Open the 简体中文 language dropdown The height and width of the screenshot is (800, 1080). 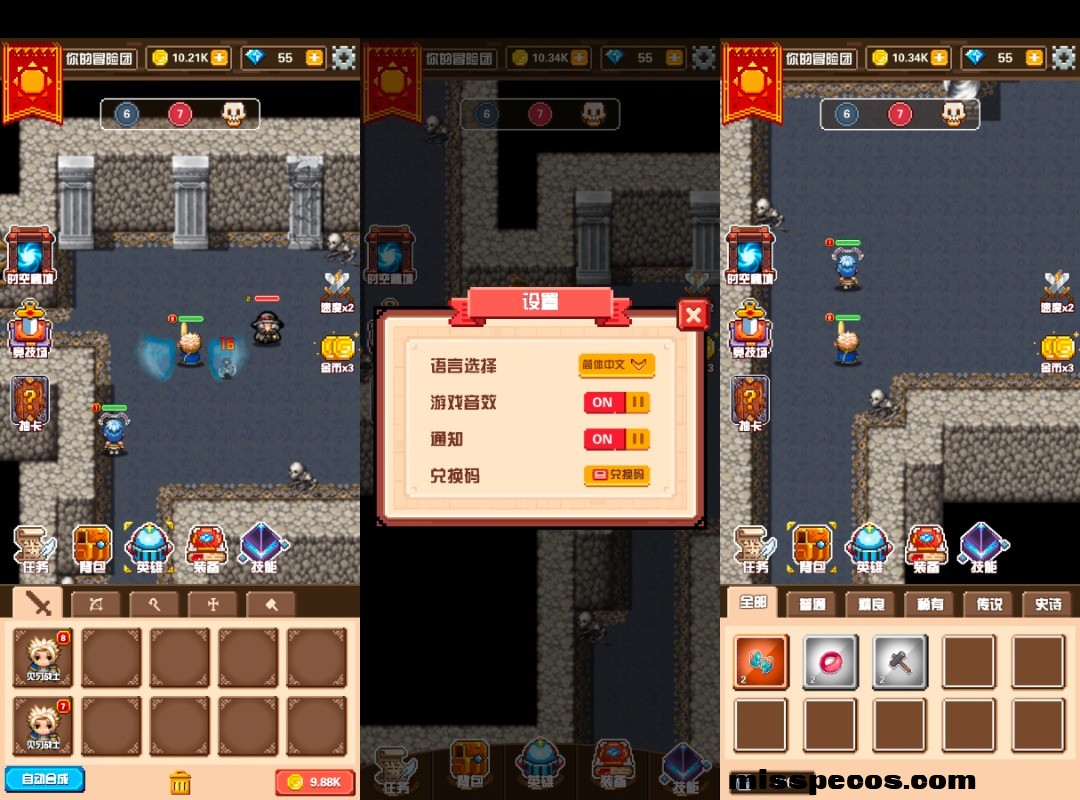click(616, 365)
